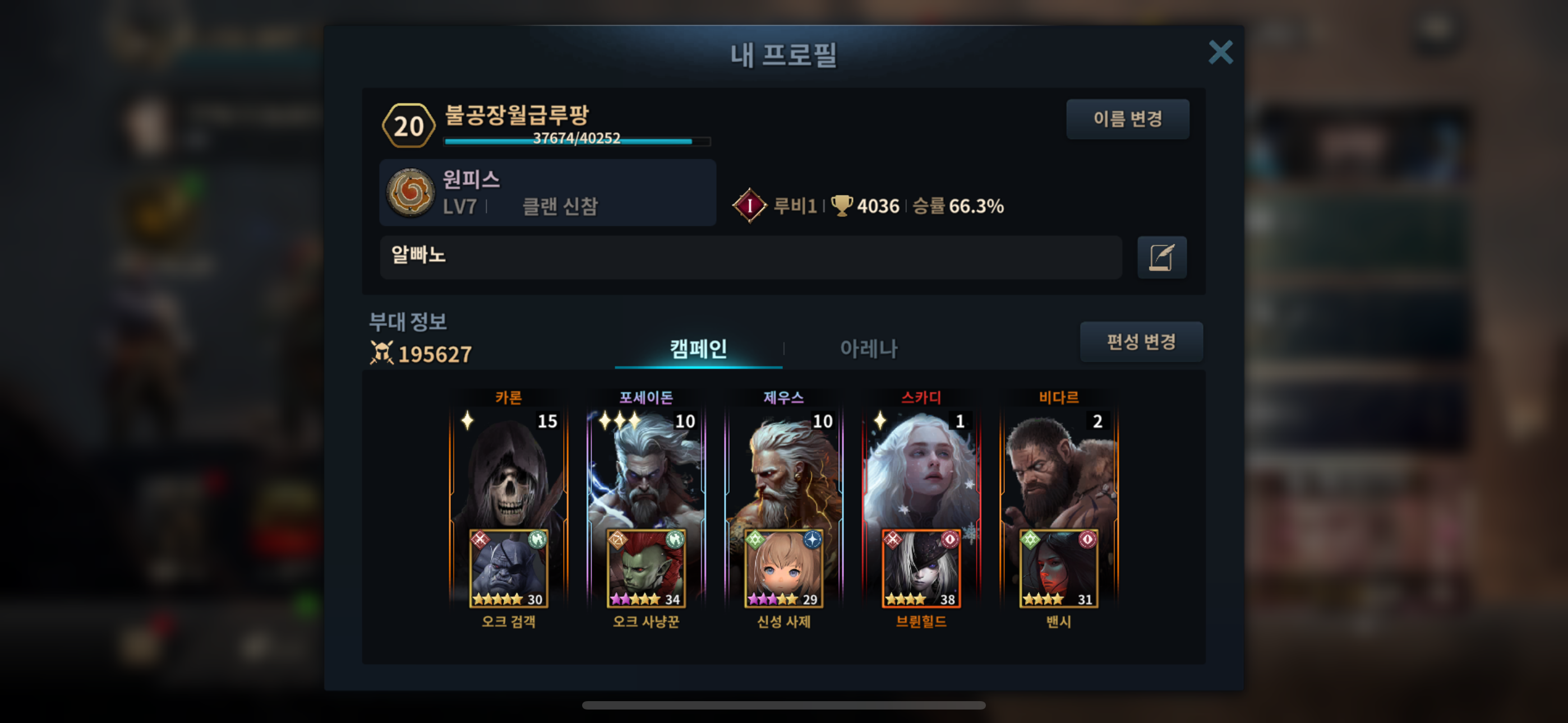Open the 이름 변경 name change button
The height and width of the screenshot is (723, 1568).
click(1127, 119)
